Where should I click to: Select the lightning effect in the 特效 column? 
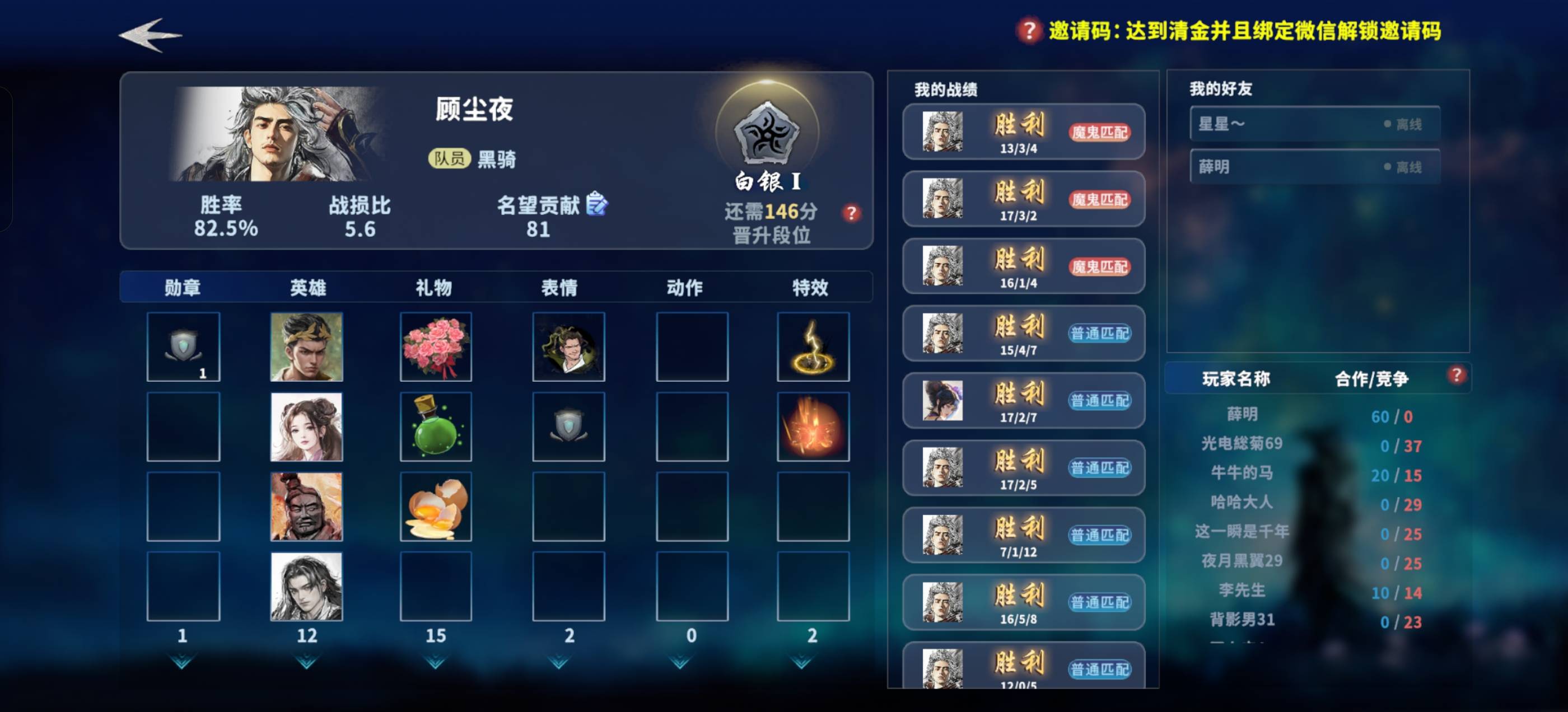[814, 347]
